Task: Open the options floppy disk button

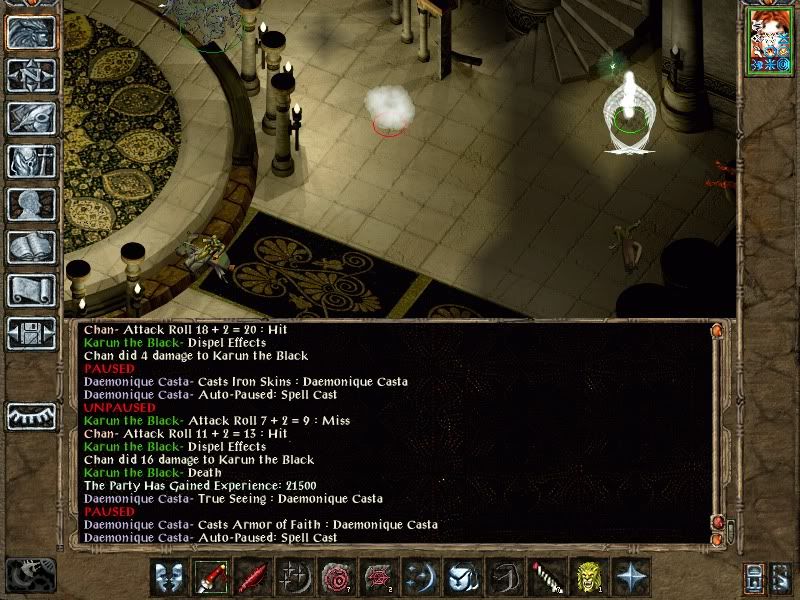Action: coord(31,333)
